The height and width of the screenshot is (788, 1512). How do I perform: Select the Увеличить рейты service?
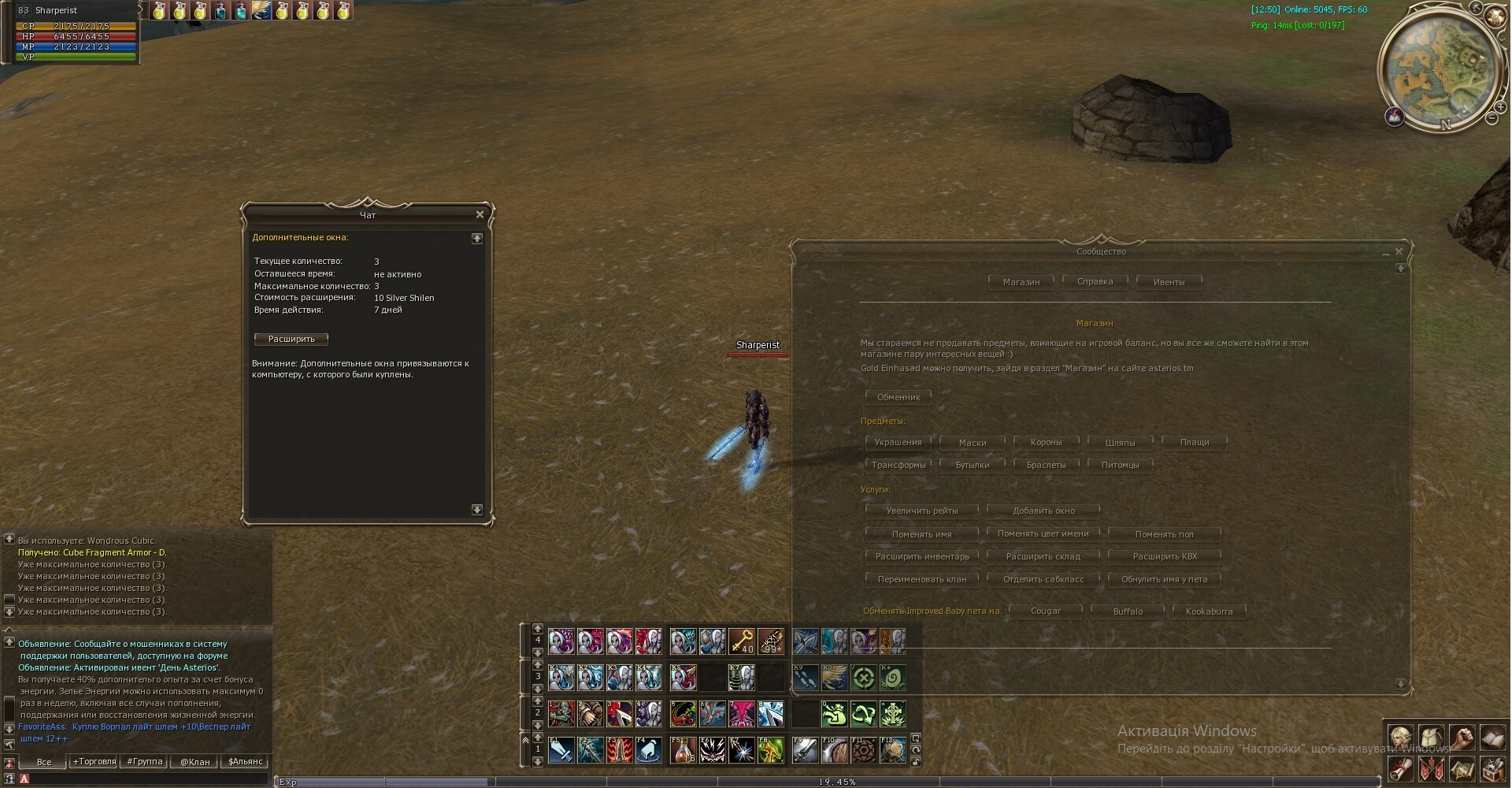[x=921, y=511]
